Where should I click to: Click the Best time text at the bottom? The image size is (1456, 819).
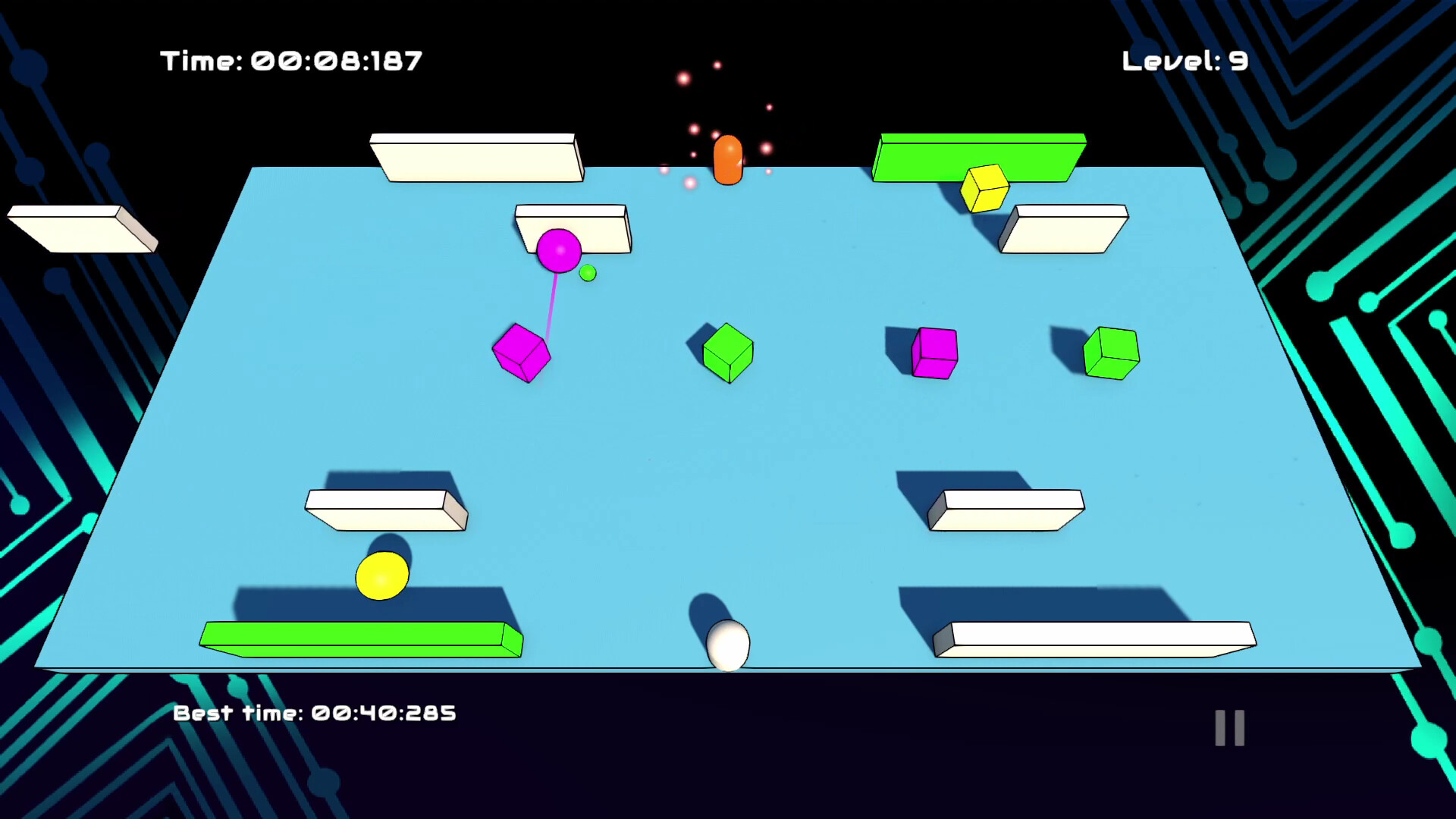(x=315, y=711)
